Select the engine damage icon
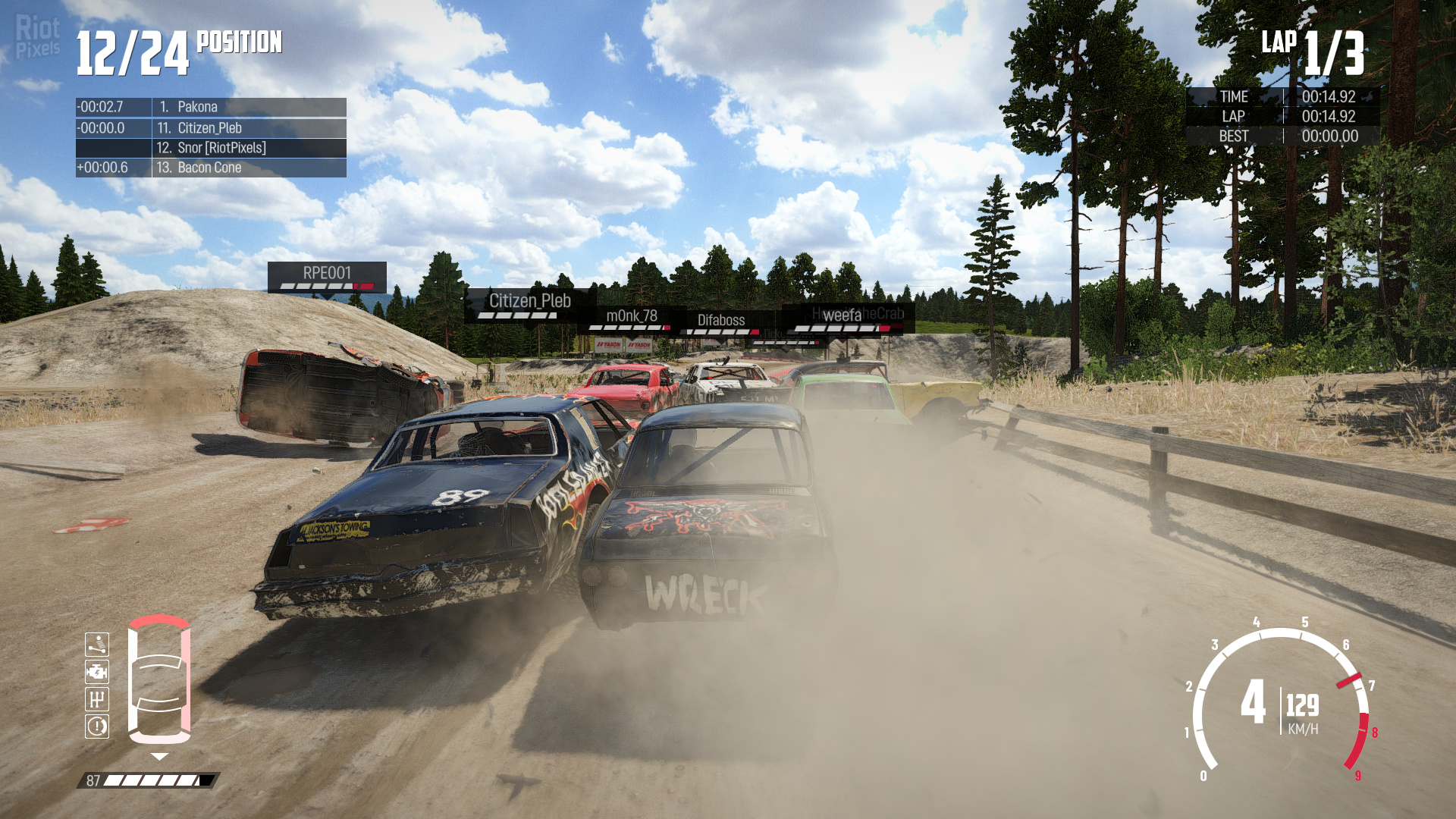This screenshot has width=1456, height=819. point(97,672)
